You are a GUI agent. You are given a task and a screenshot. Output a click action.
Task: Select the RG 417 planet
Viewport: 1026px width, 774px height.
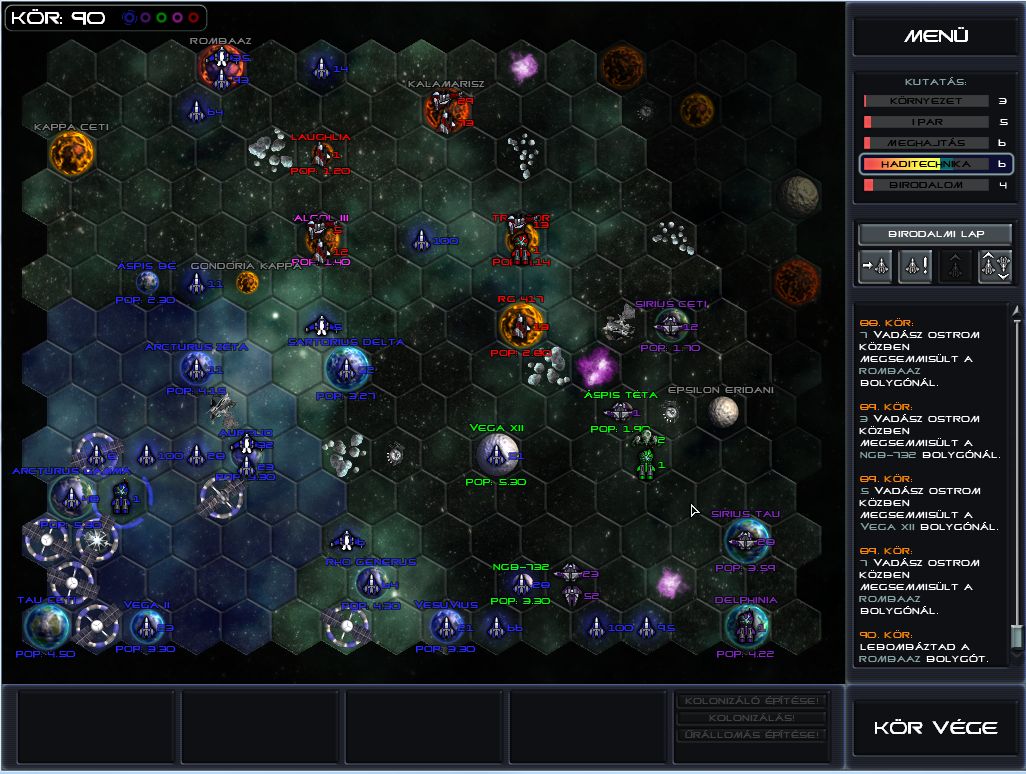(x=520, y=324)
